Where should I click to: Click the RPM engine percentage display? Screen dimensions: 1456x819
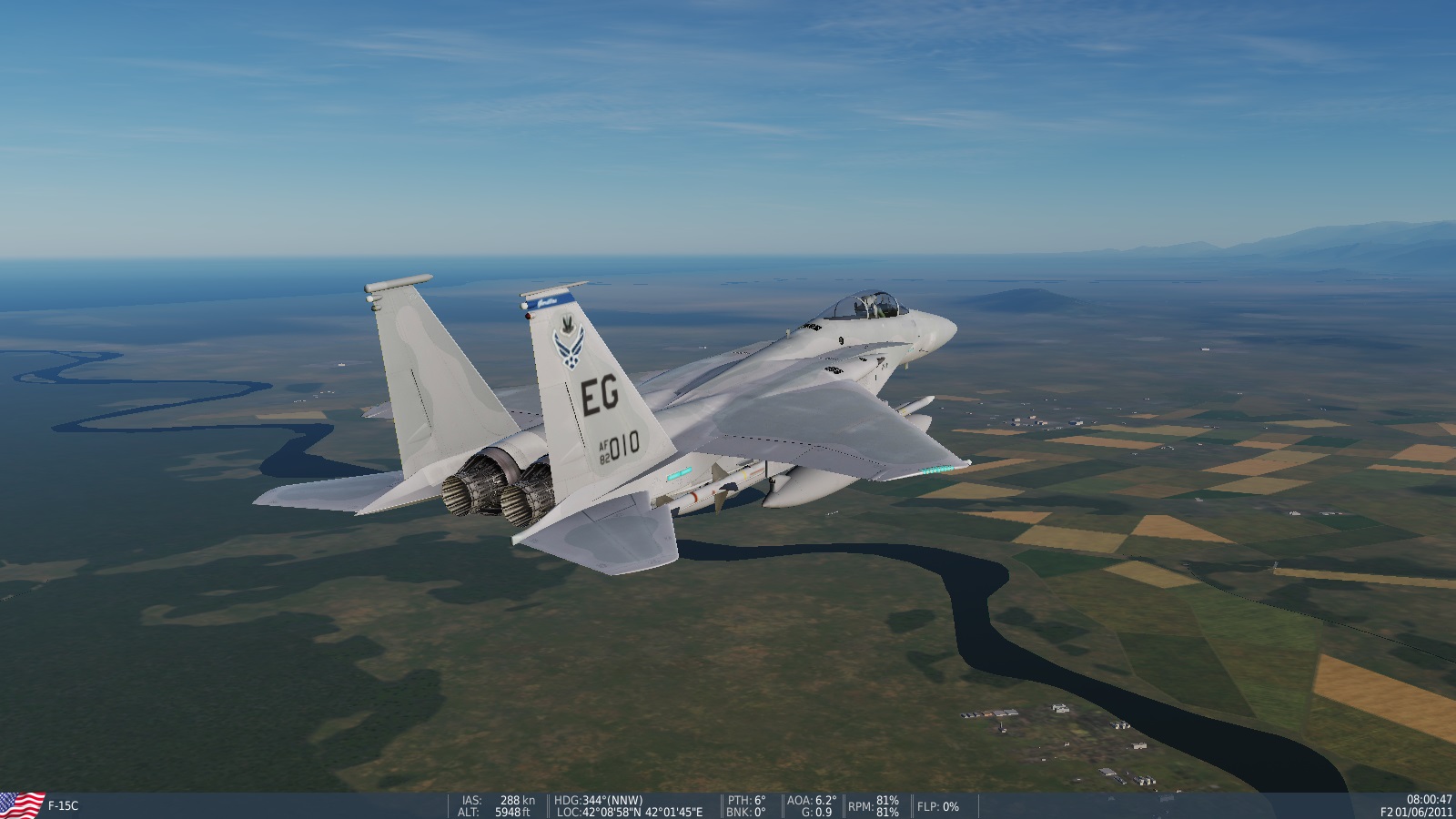click(x=869, y=804)
